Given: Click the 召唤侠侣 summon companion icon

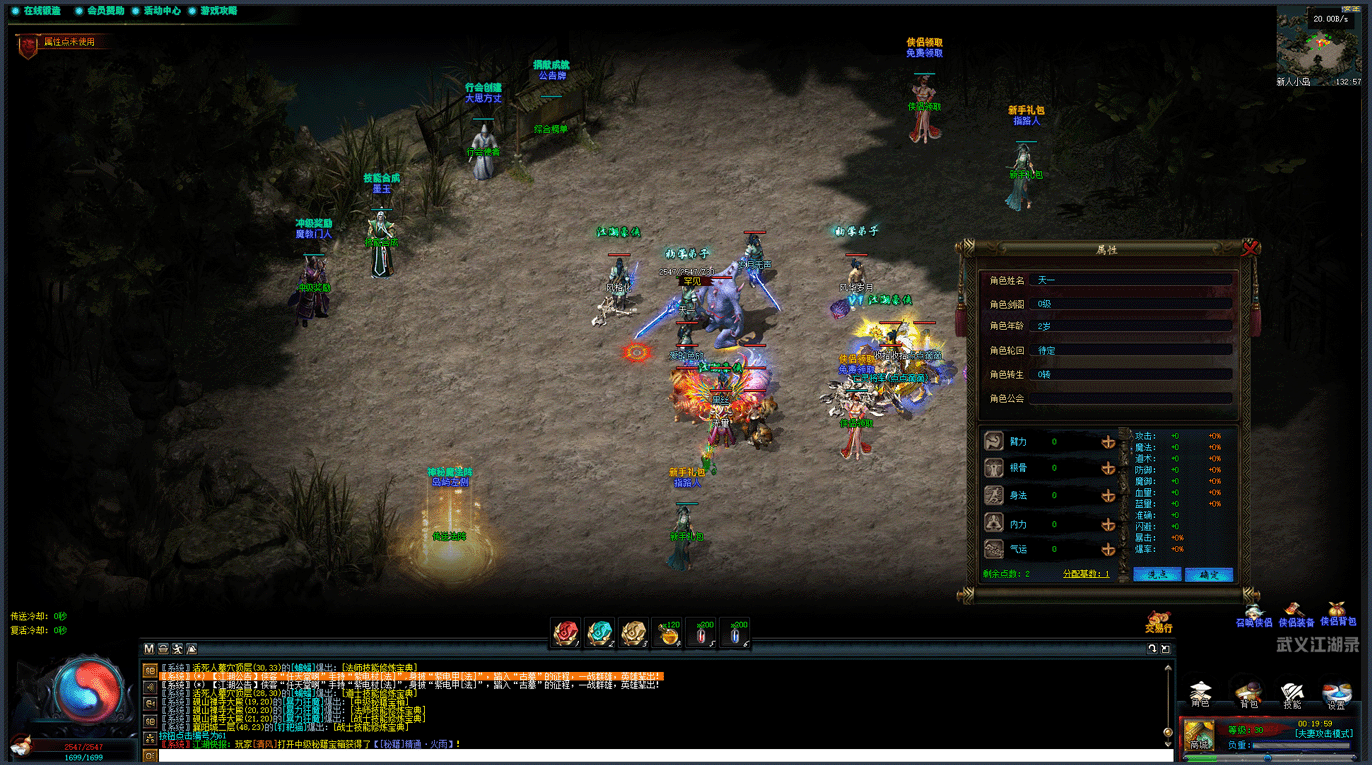Looking at the screenshot, I should pyautogui.click(x=1254, y=614).
